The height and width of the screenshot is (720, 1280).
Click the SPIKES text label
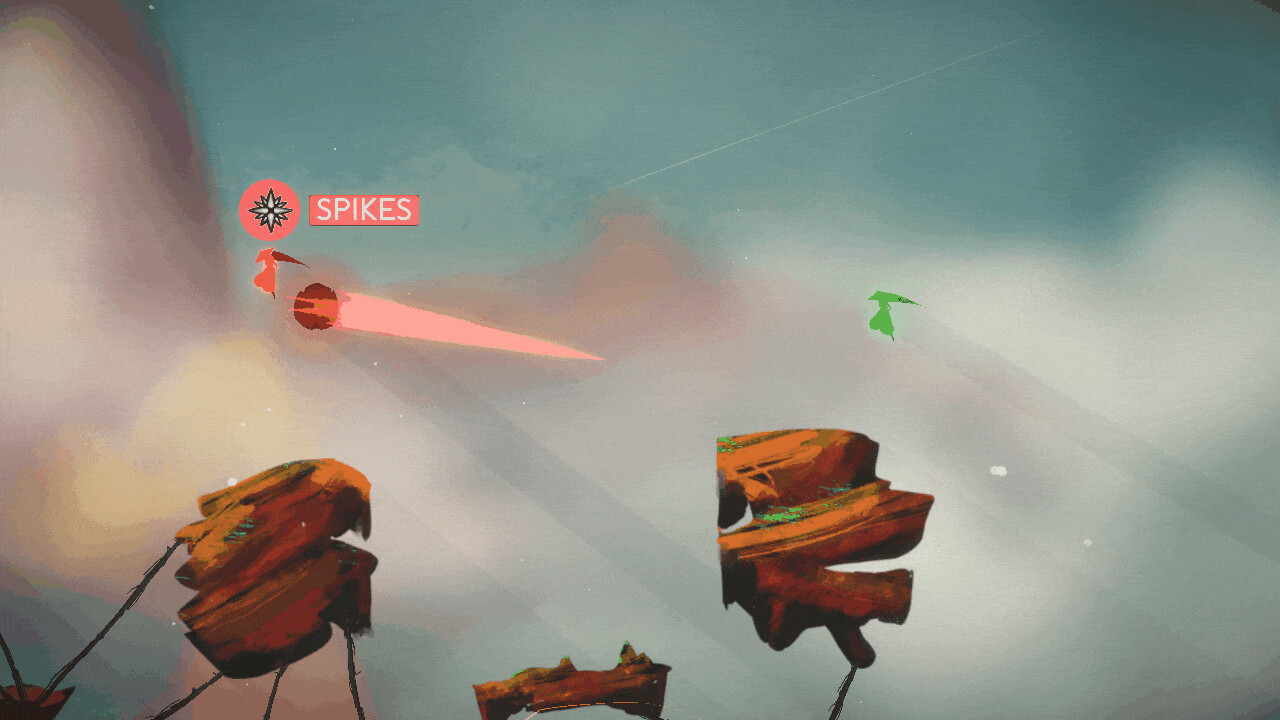pos(364,211)
